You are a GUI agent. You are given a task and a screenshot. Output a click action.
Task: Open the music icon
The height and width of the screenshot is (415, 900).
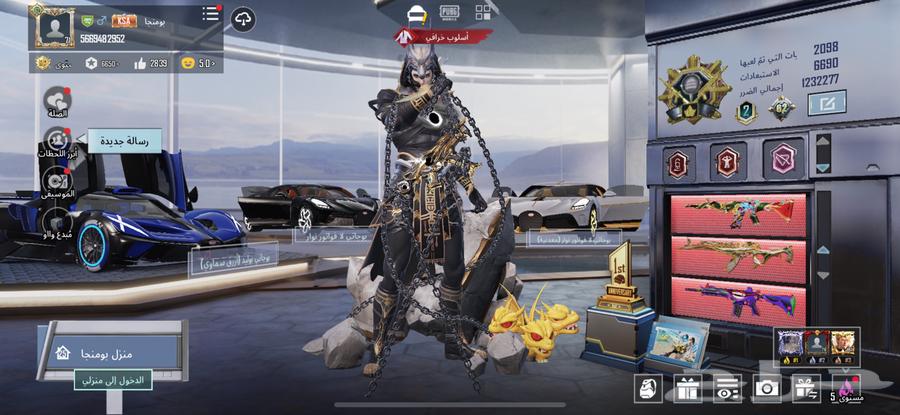56,180
